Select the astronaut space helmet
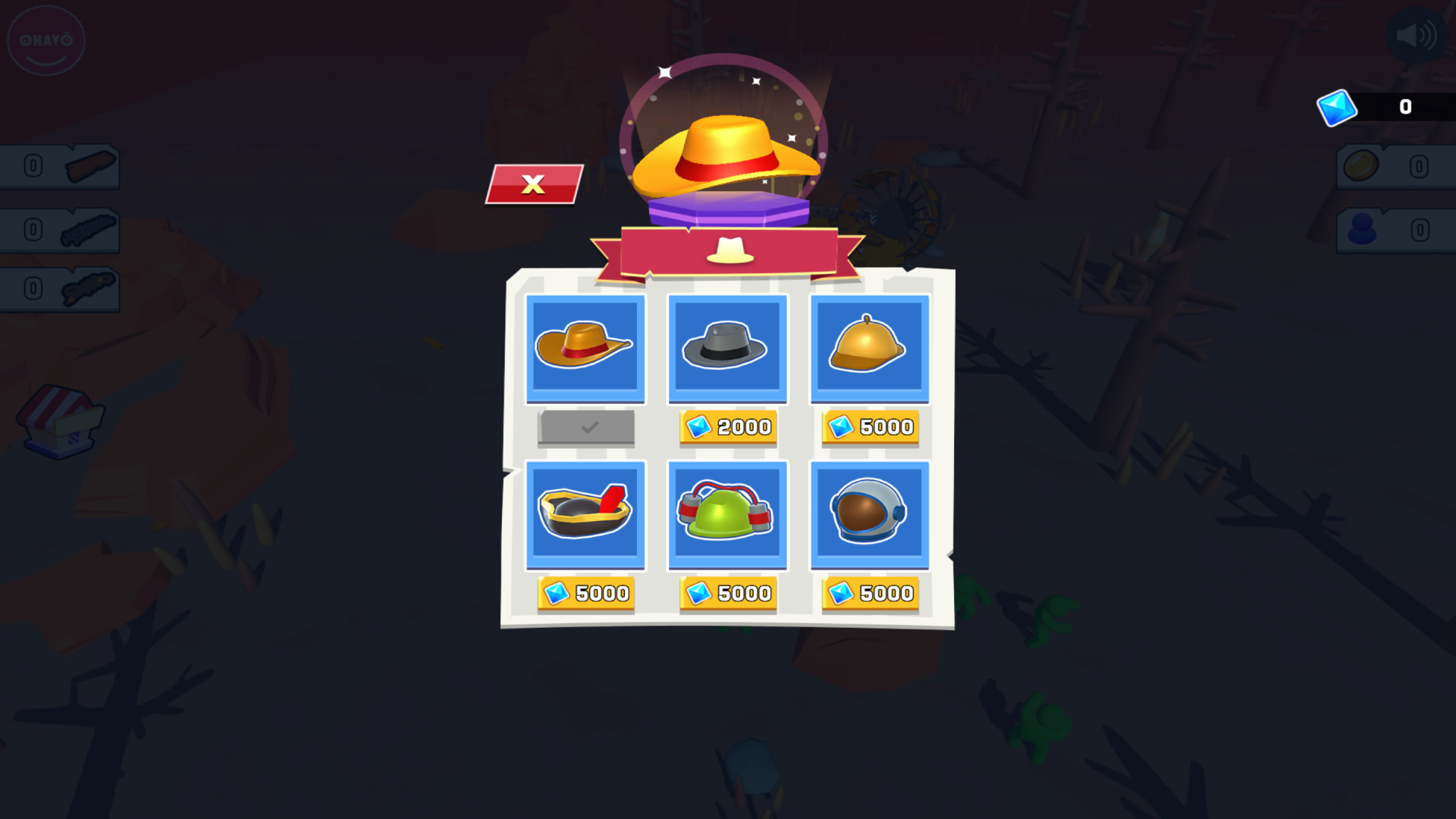Viewport: 1456px width, 819px height. click(x=870, y=514)
